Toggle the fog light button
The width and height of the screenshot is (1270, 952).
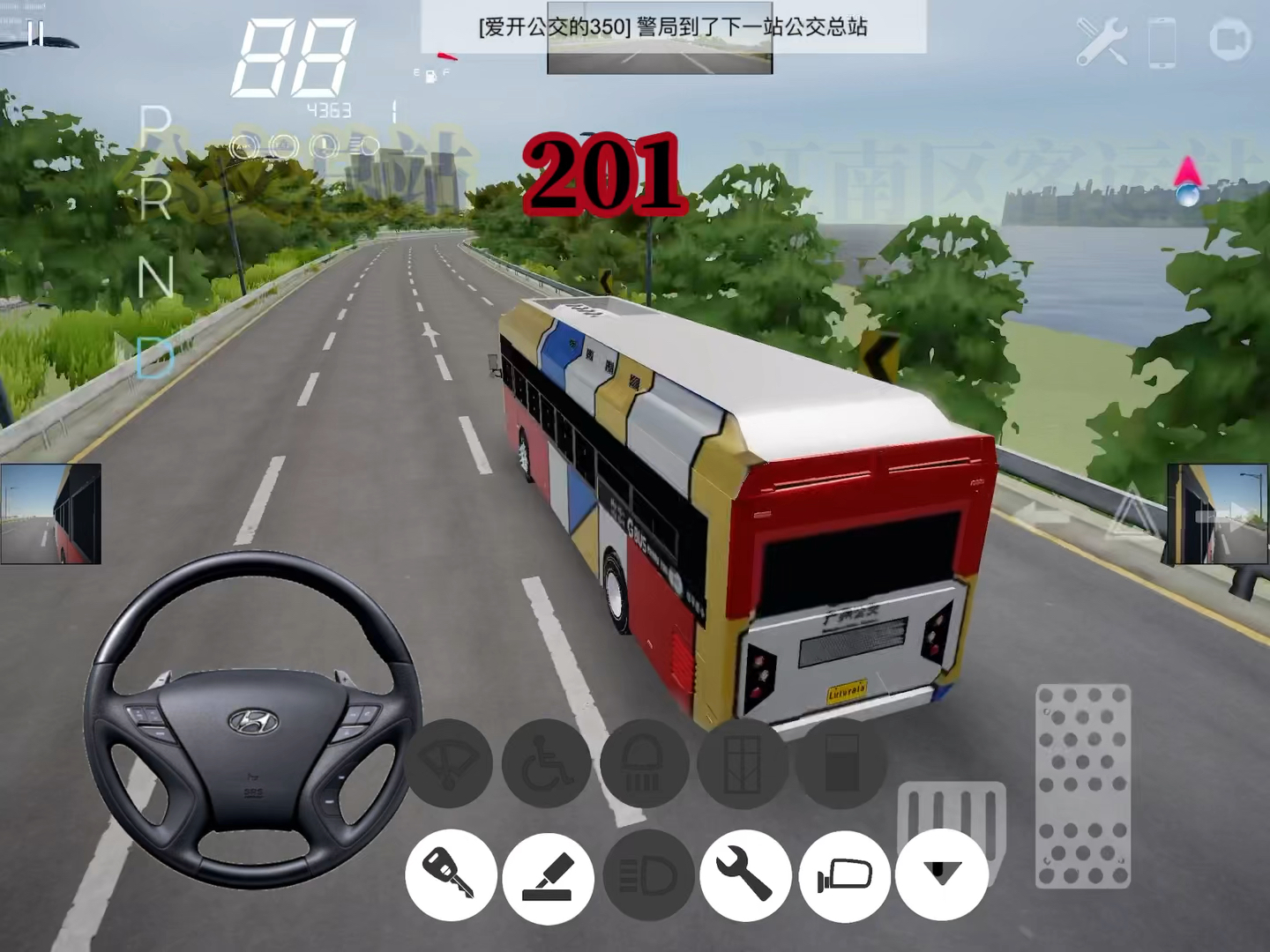click(645, 763)
